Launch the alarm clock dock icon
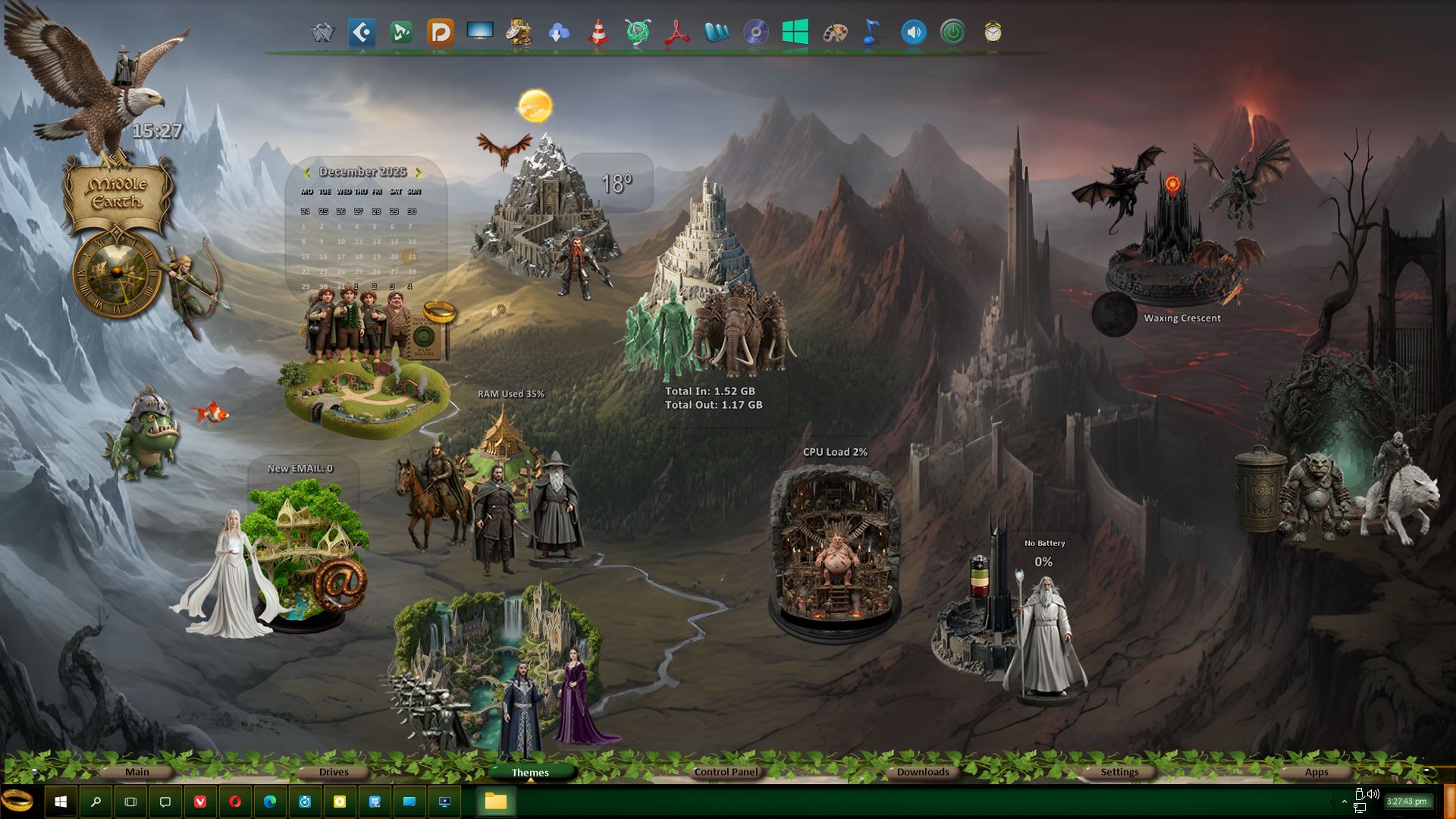This screenshot has height=819, width=1456. coord(993,33)
